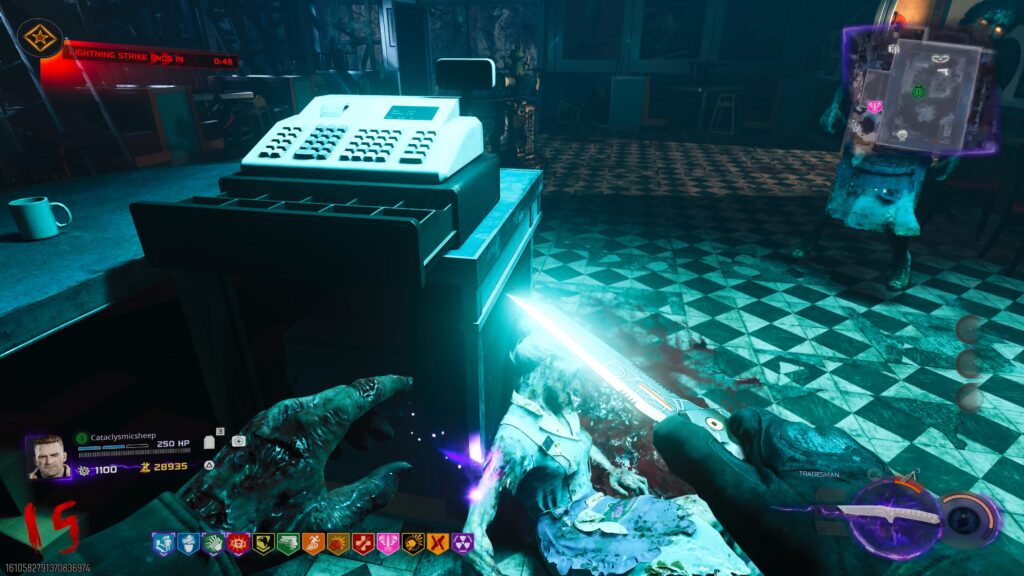Click the orange X perk icon
1024x576 pixels.
tap(438, 544)
